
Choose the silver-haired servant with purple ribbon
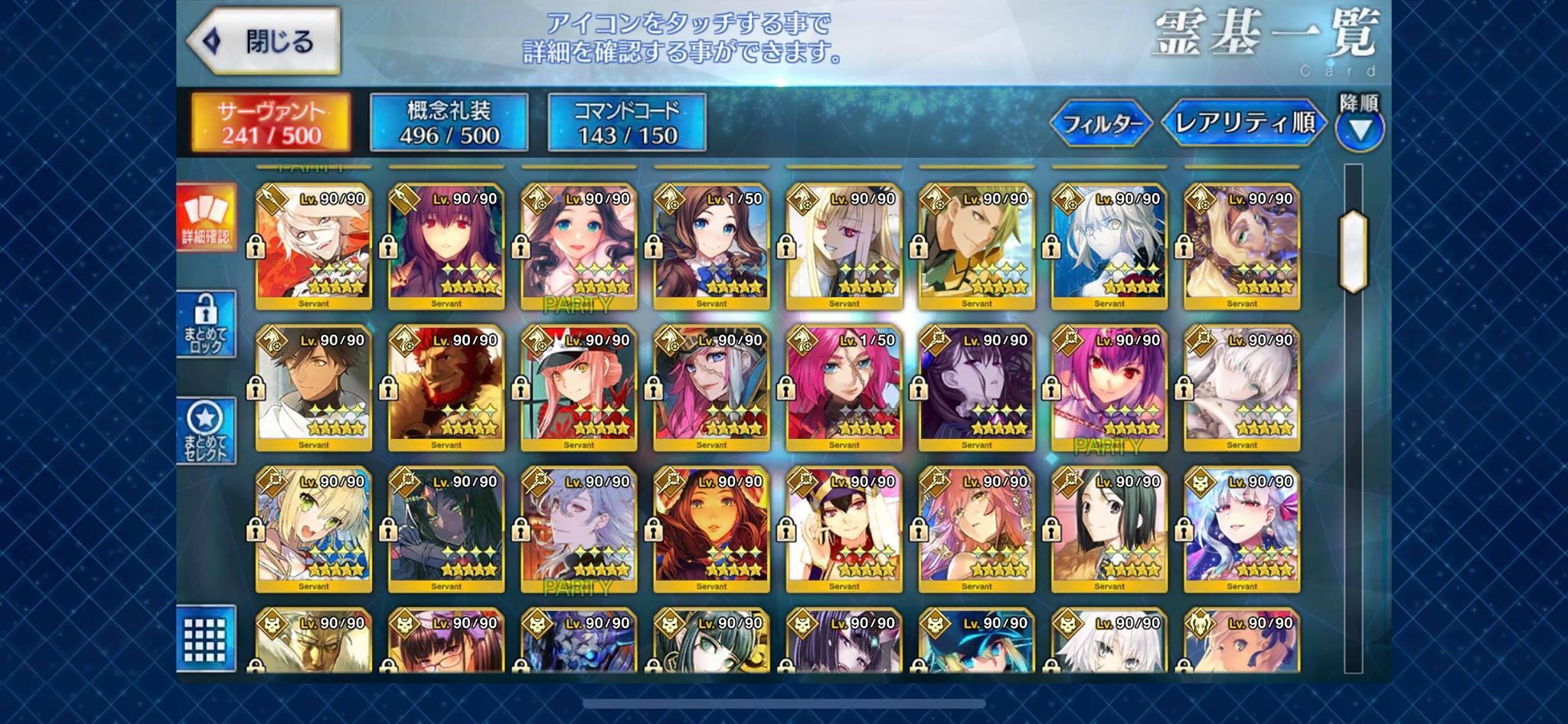[x=1241, y=529]
